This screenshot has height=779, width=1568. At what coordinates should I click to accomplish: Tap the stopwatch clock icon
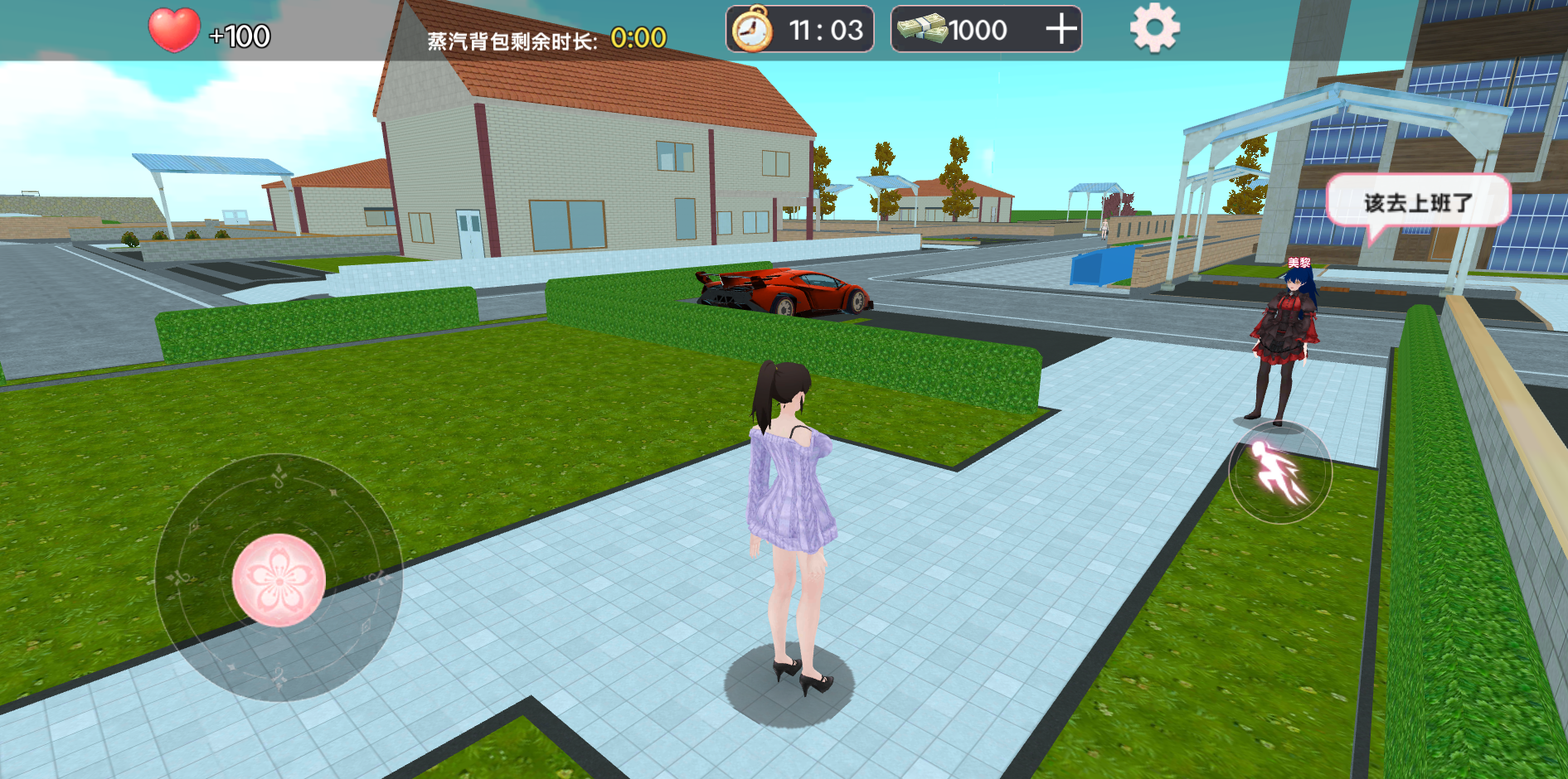(752, 30)
